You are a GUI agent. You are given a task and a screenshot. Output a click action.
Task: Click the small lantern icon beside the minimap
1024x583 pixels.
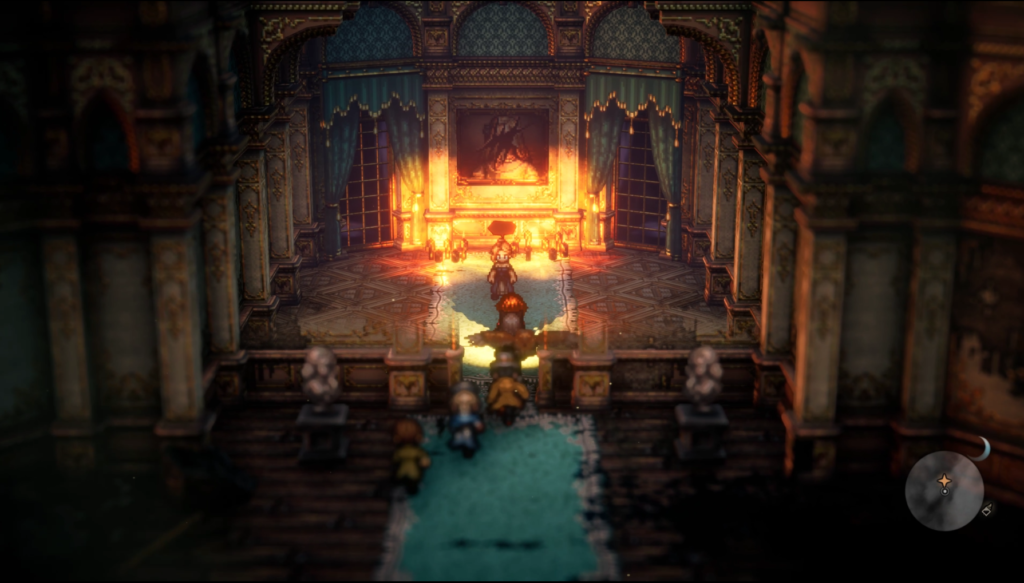(987, 510)
